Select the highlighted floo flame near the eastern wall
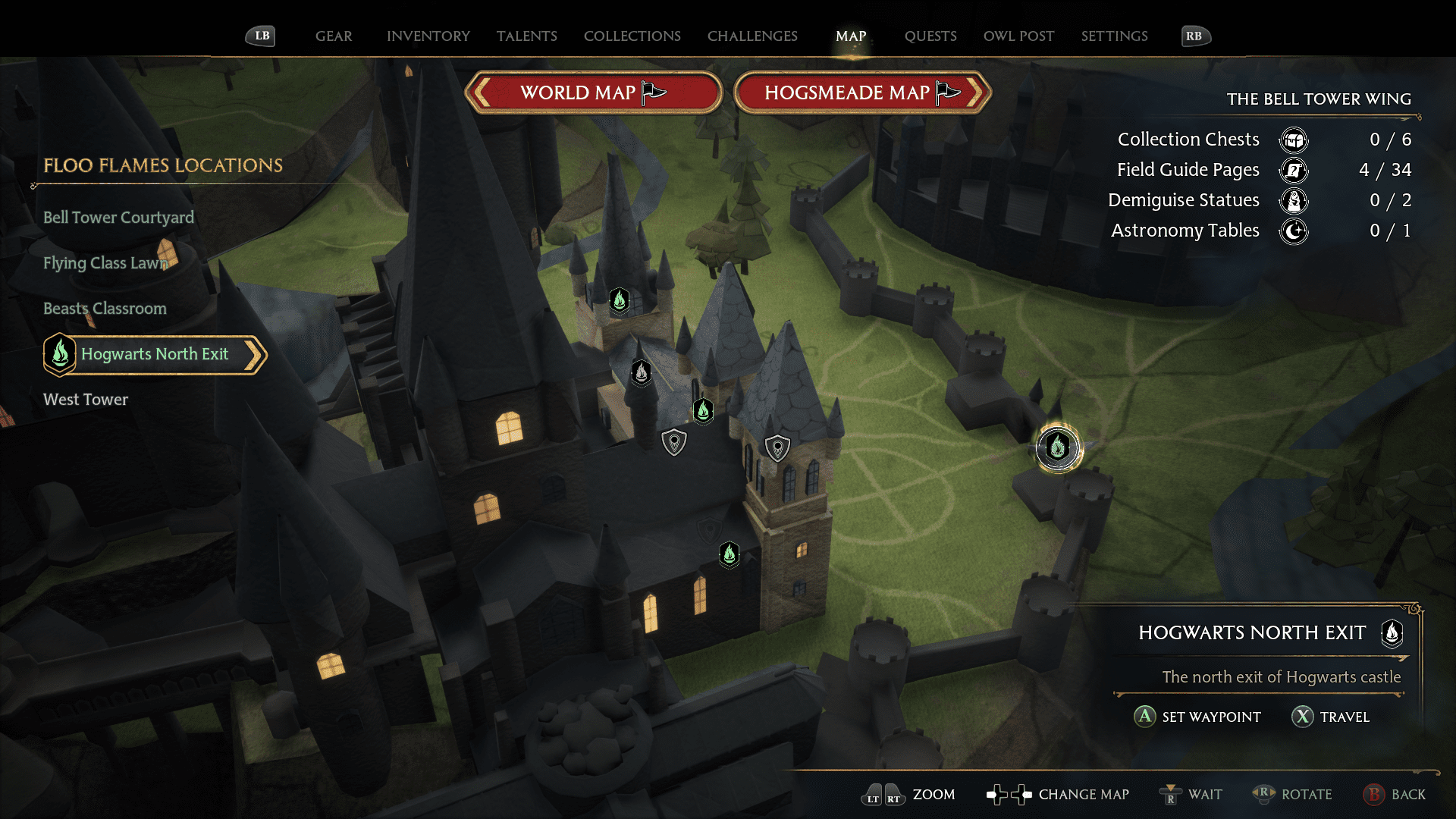This screenshot has height=819, width=1456. (1058, 448)
